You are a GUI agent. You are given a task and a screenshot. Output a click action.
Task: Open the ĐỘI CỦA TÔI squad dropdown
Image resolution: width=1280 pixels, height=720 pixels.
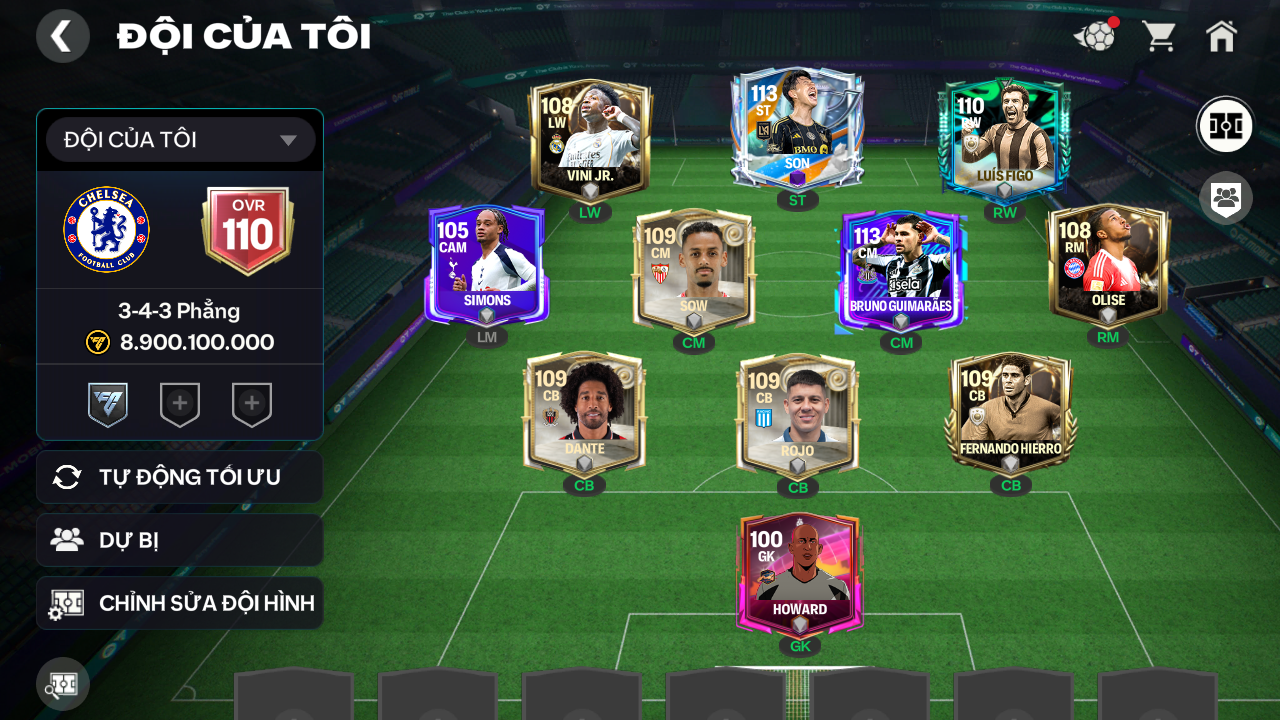click(180, 140)
